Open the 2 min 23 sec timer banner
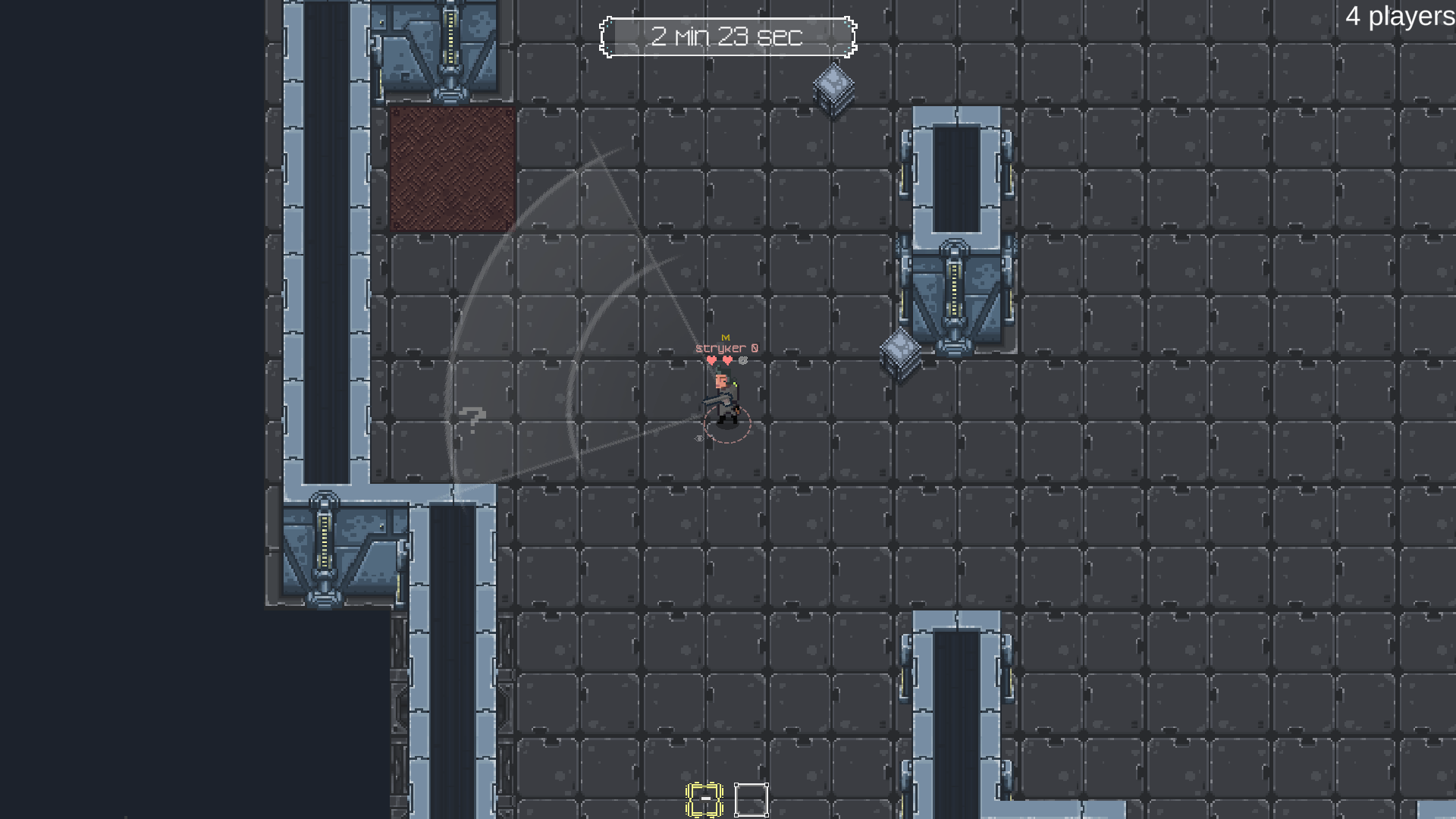The height and width of the screenshot is (819, 1456). pos(728,36)
